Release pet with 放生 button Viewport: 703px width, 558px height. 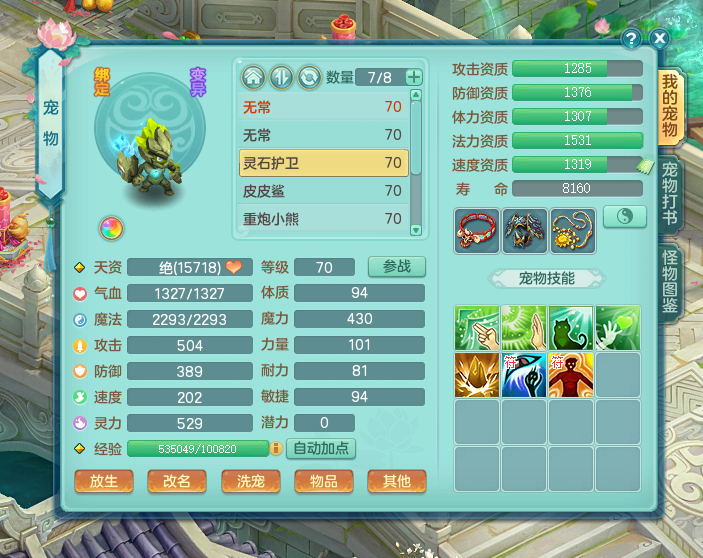point(104,481)
